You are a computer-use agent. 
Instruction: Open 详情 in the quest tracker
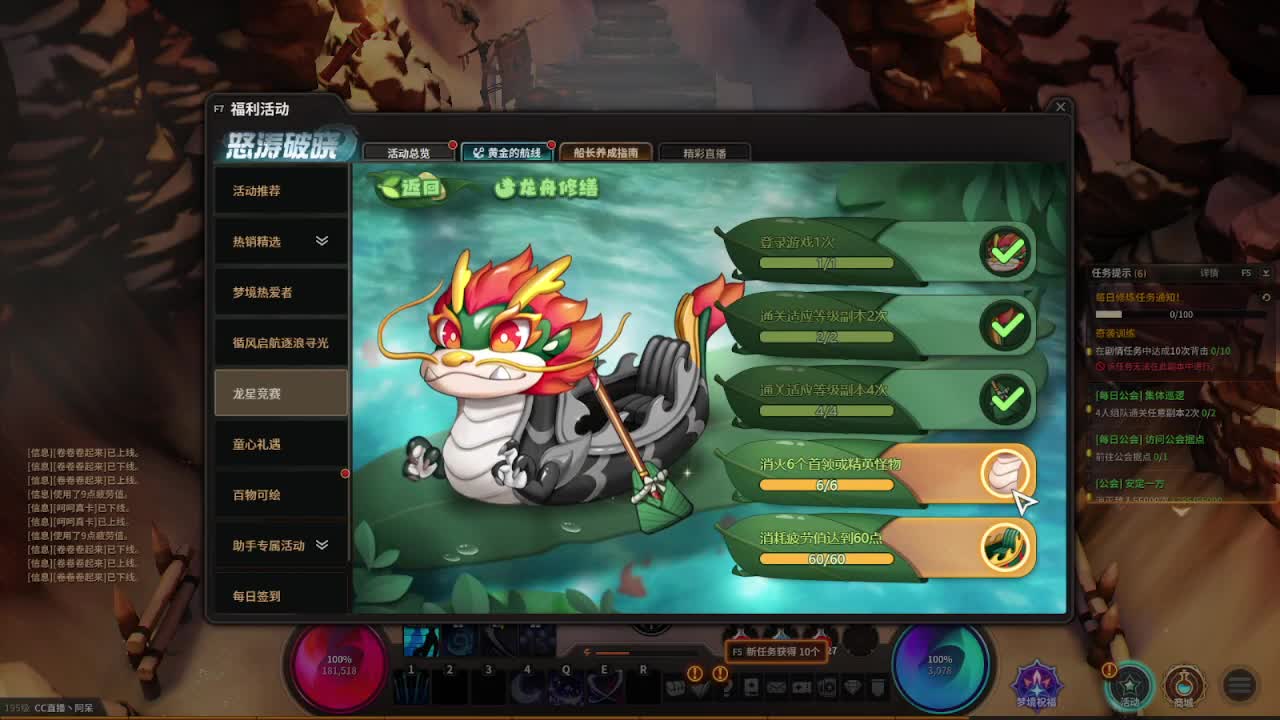click(1209, 272)
